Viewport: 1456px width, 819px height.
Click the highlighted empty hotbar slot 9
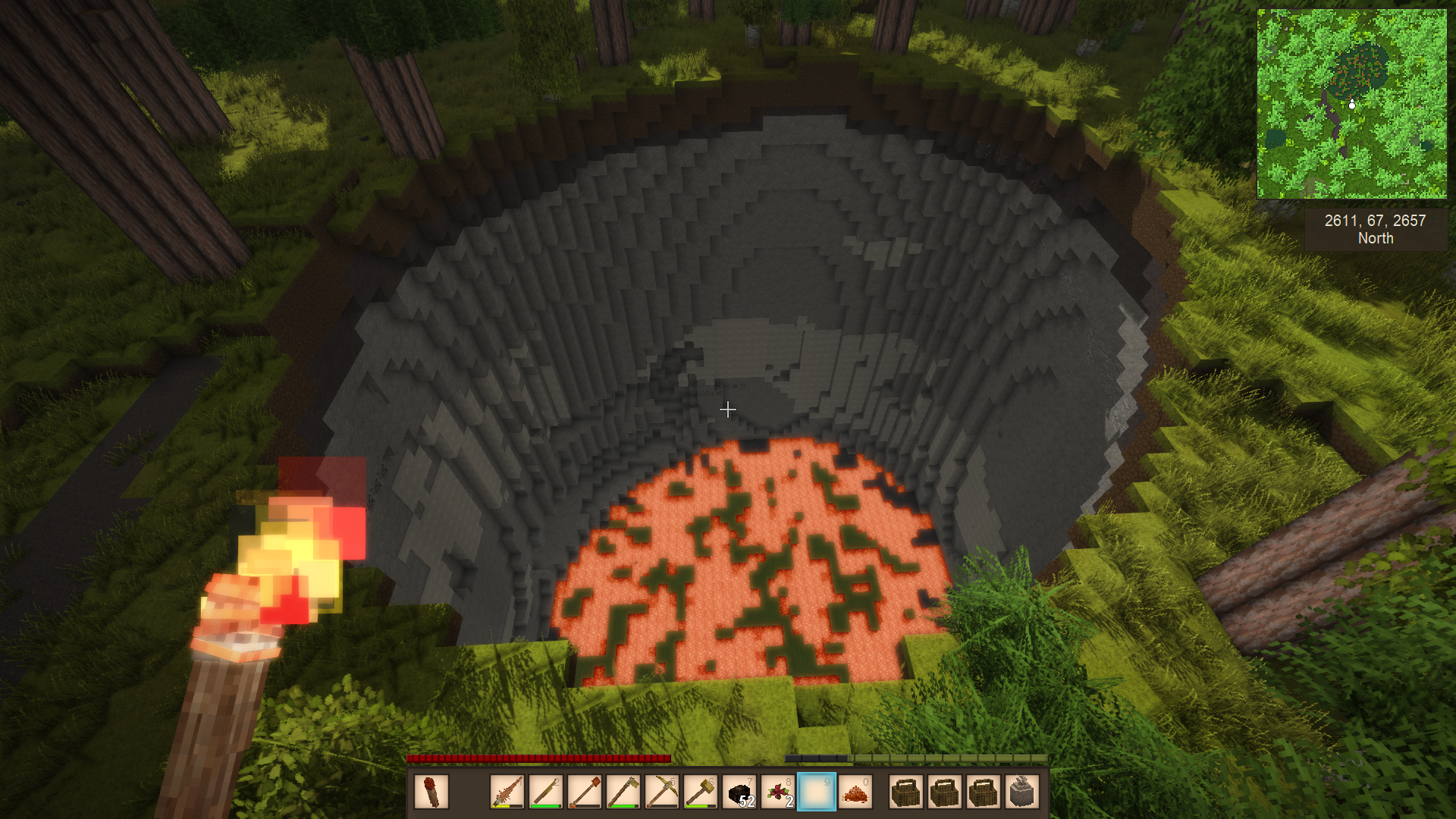point(817,792)
